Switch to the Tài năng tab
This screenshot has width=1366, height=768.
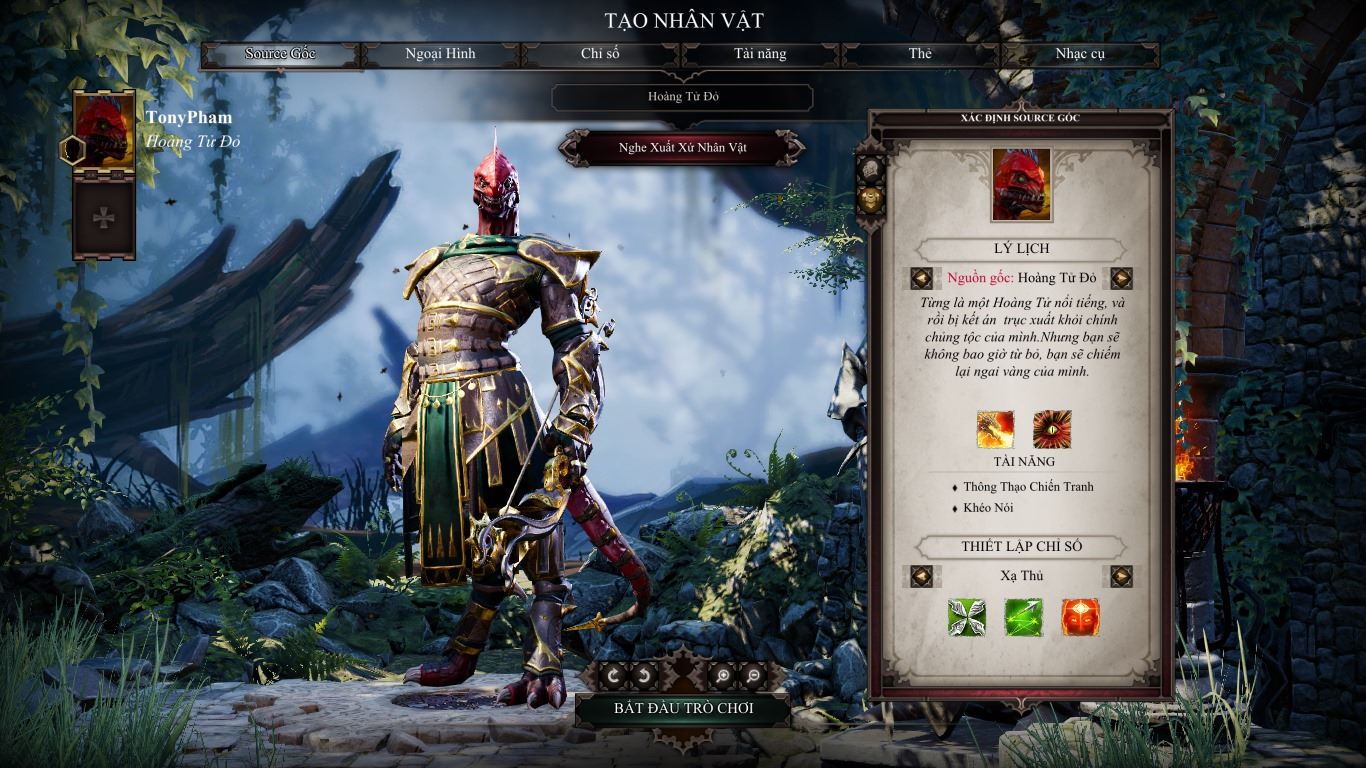coord(761,55)
